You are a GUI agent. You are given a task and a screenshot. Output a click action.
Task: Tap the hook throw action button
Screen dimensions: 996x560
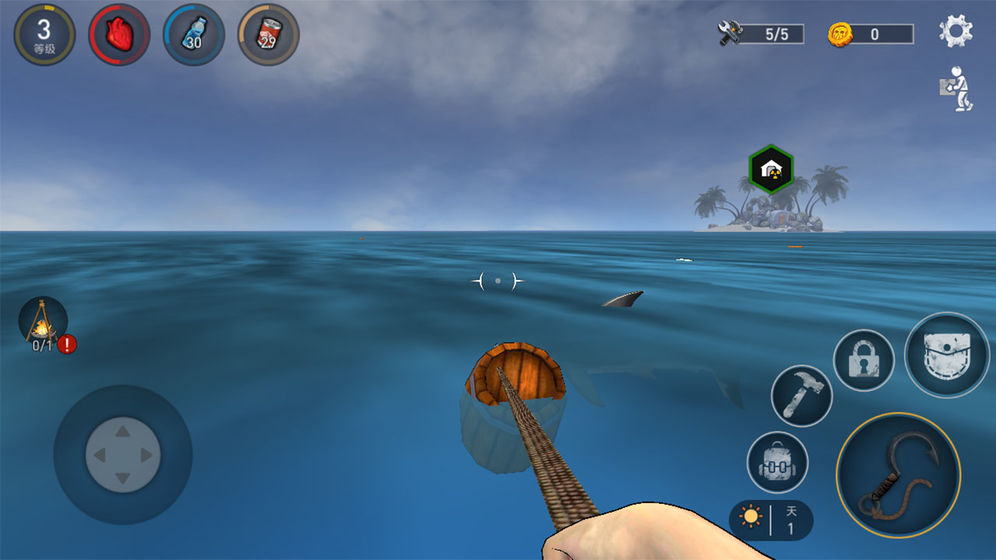(898, 475)
